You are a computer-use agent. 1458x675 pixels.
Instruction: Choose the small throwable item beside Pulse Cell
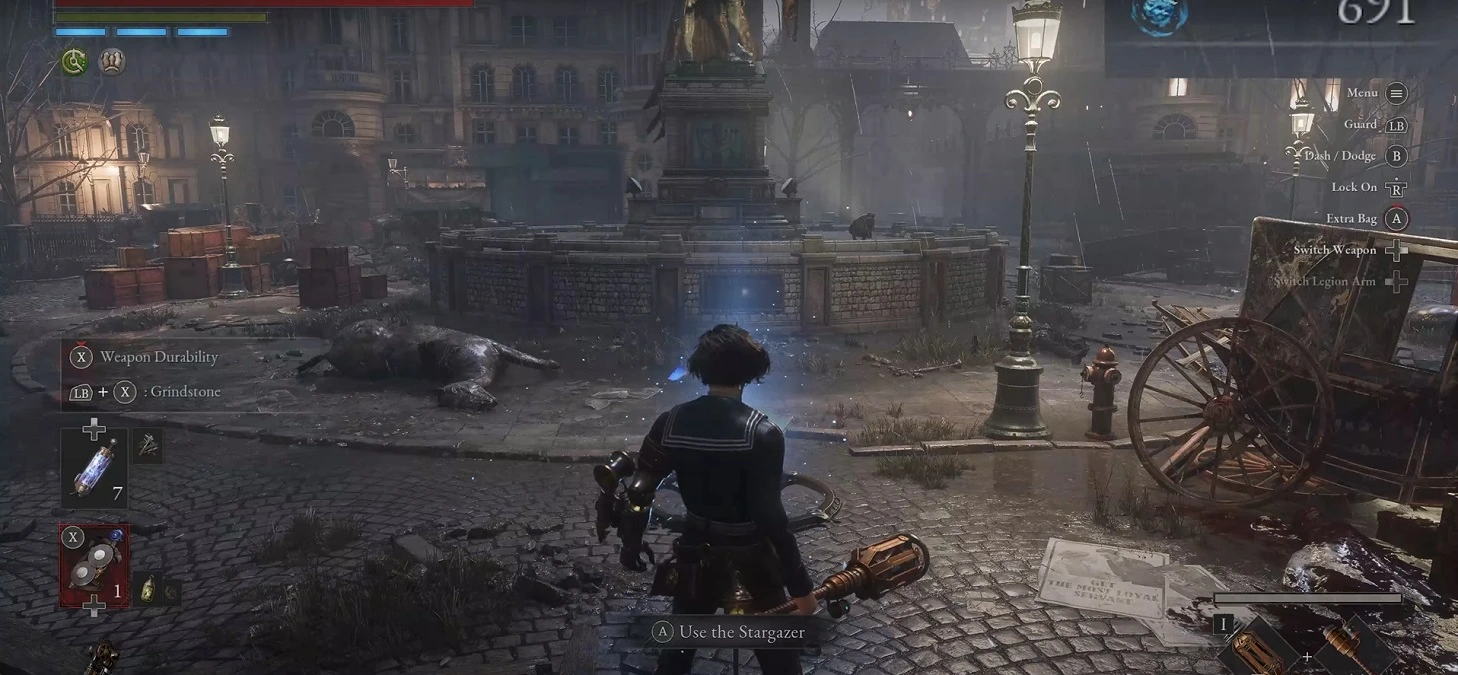tap(147, 446)
